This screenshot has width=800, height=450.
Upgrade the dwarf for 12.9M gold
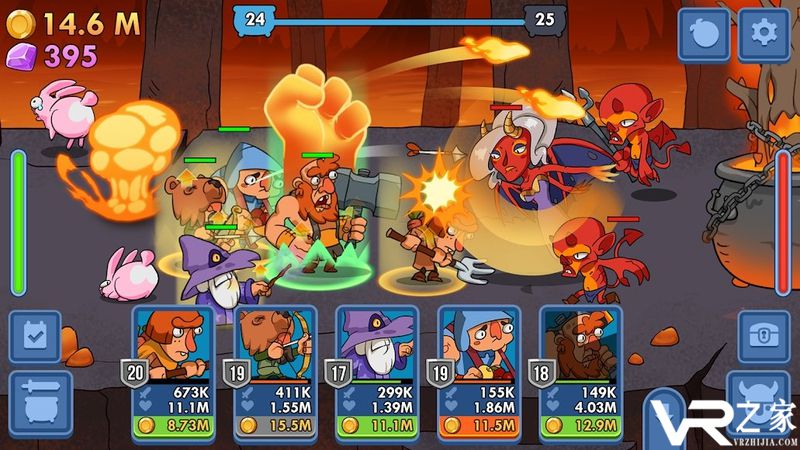coord(580,427)
